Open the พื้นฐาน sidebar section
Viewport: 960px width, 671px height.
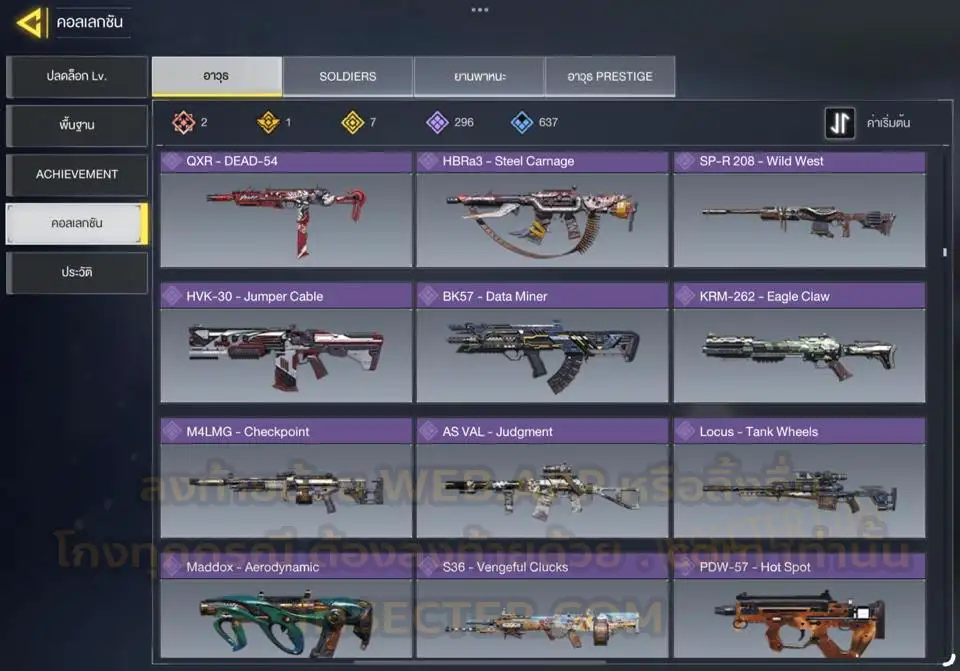point(77,126)
